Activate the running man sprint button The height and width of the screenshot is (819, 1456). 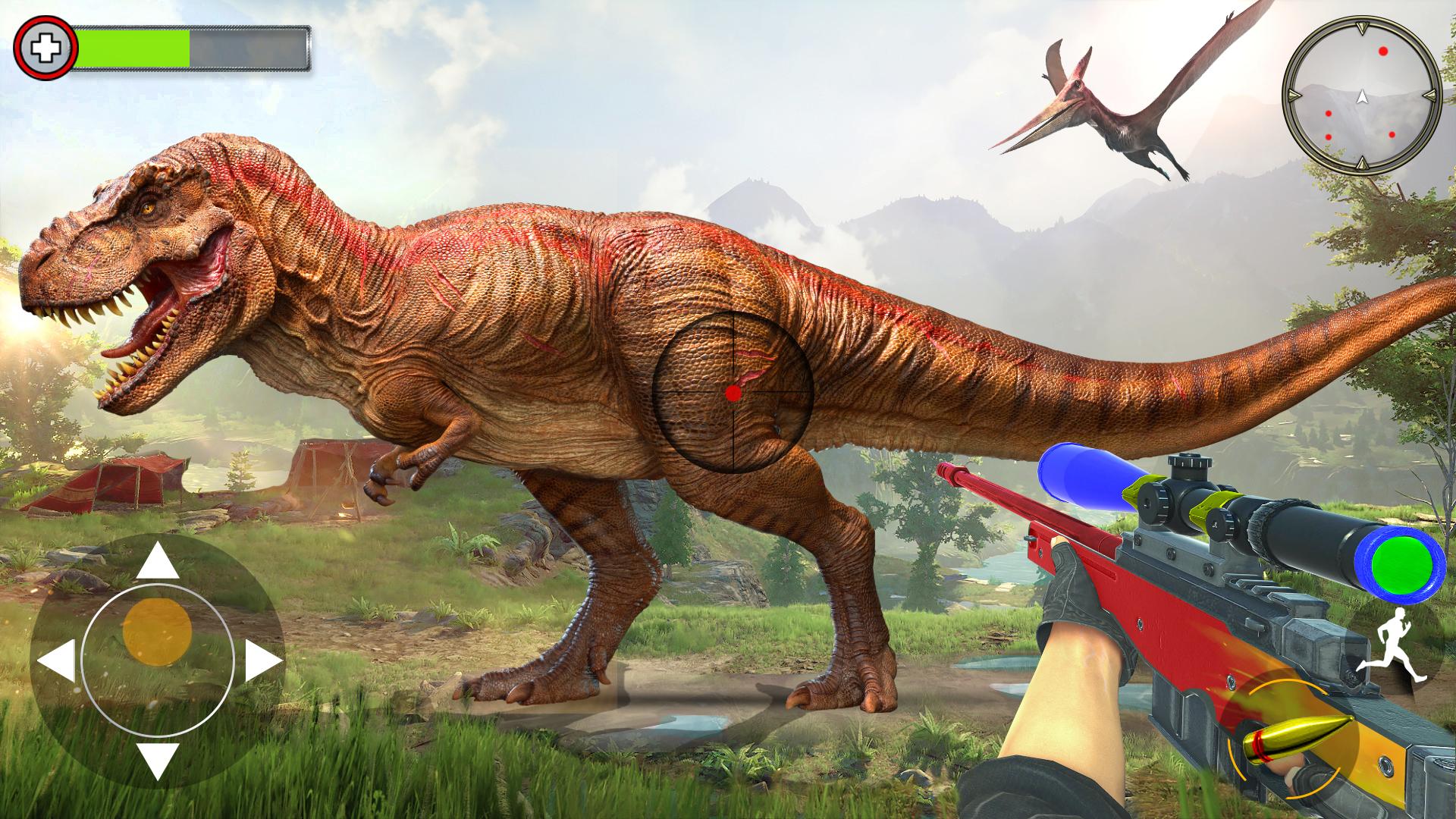[x=1392, y=650]
